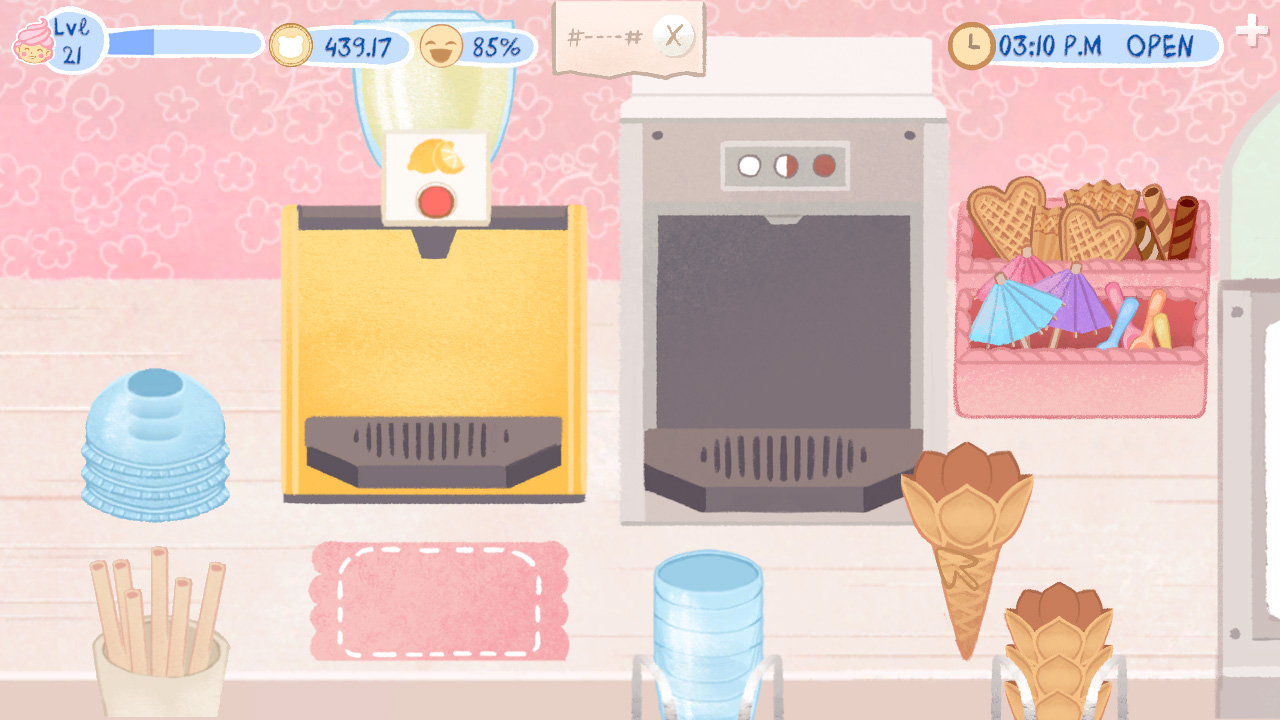Click the pink dashed placement mat
Image resolution: width=1280 pixels, height=720 pixels.
pyautogui.click(x=440, y=600)
